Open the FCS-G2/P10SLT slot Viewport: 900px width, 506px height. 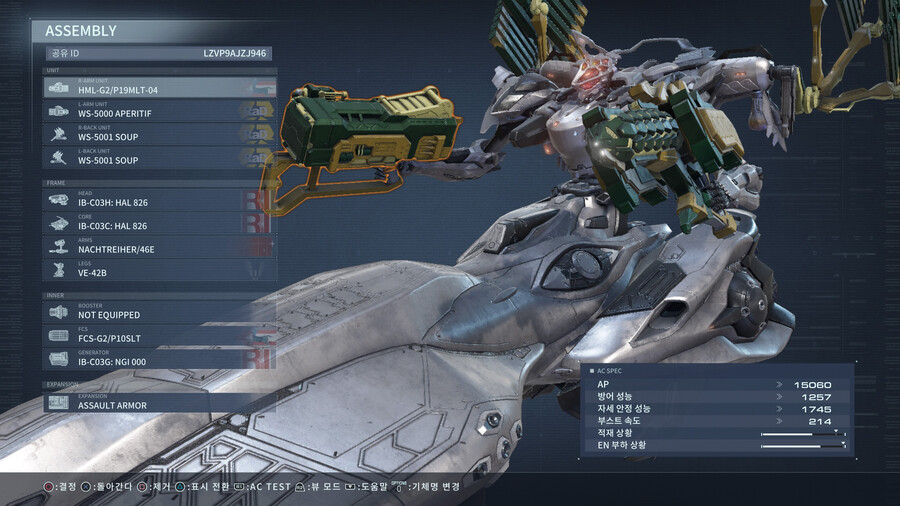point(159,335)
